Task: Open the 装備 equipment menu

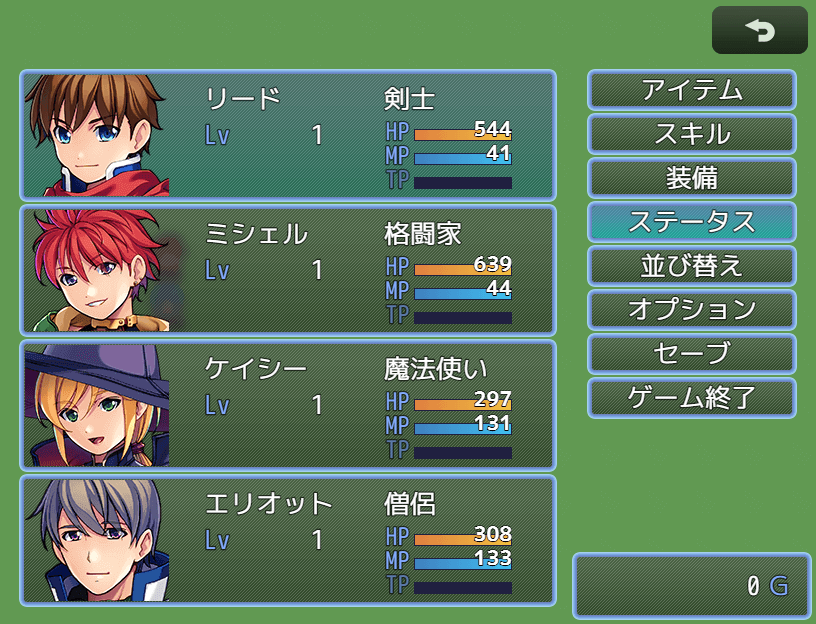Action: pos(691,178)
